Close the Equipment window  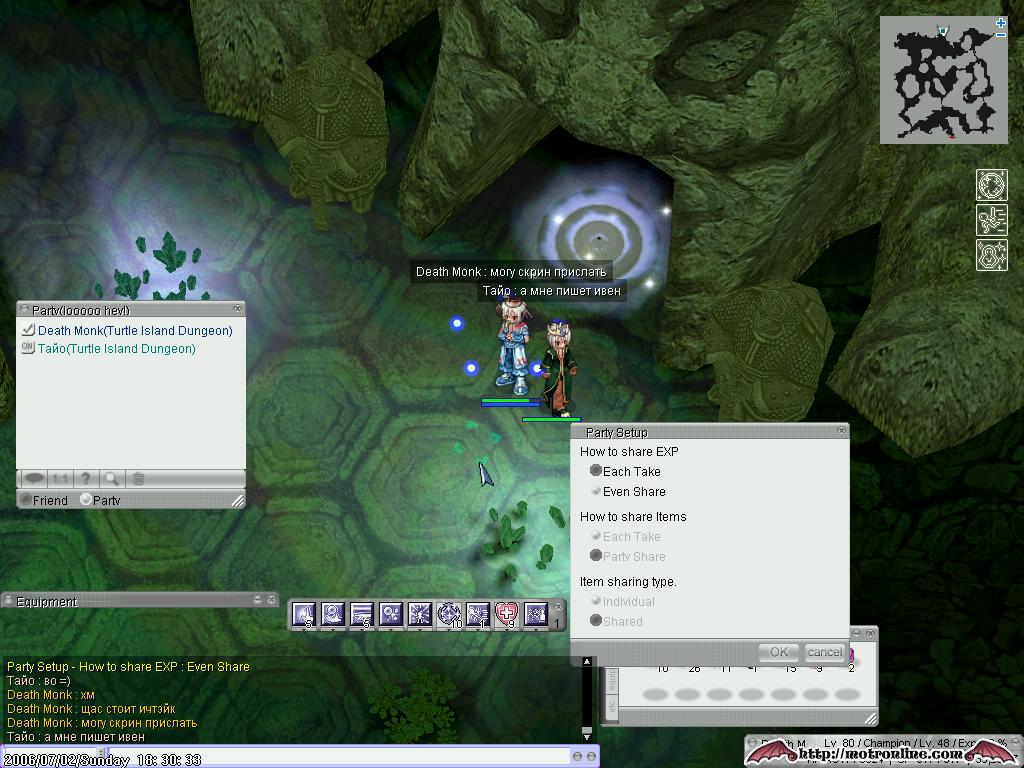271,600
